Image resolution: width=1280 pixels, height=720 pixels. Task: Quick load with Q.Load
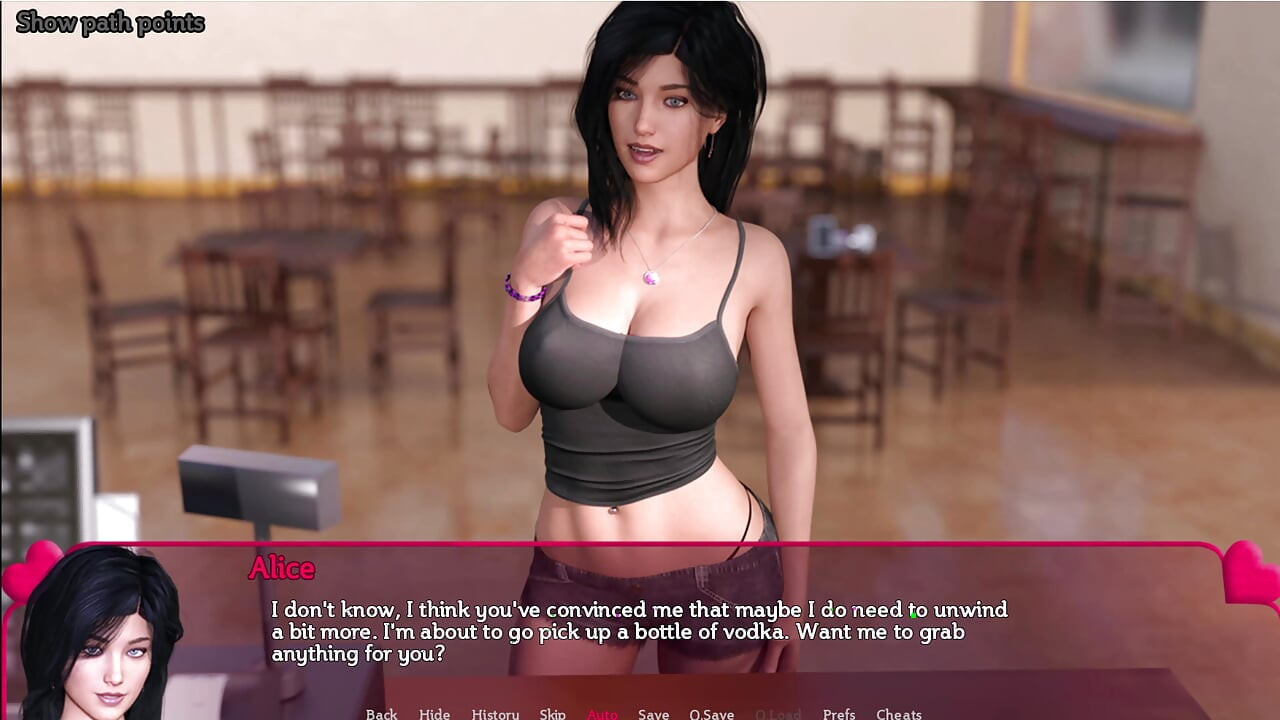coord(777,713)
